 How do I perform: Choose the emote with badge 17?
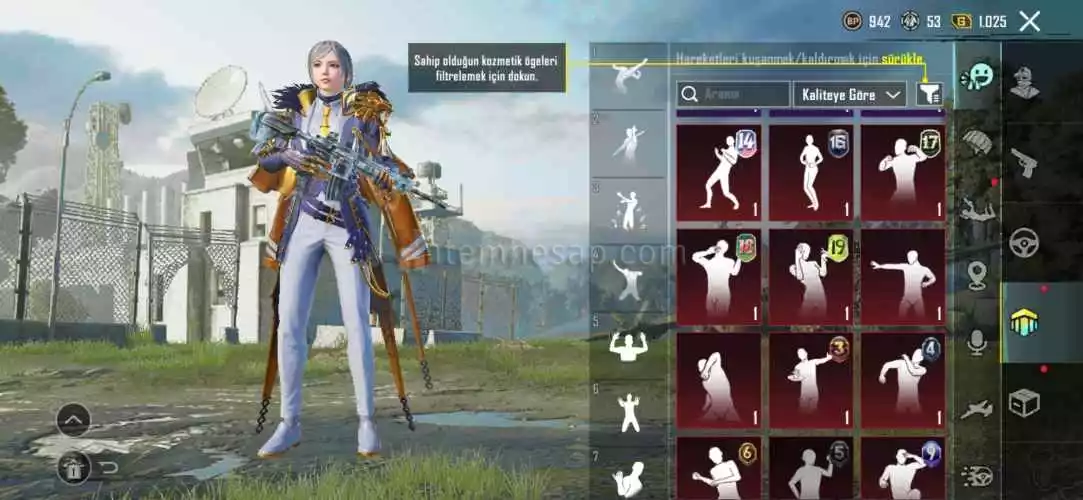pos(902,172)
